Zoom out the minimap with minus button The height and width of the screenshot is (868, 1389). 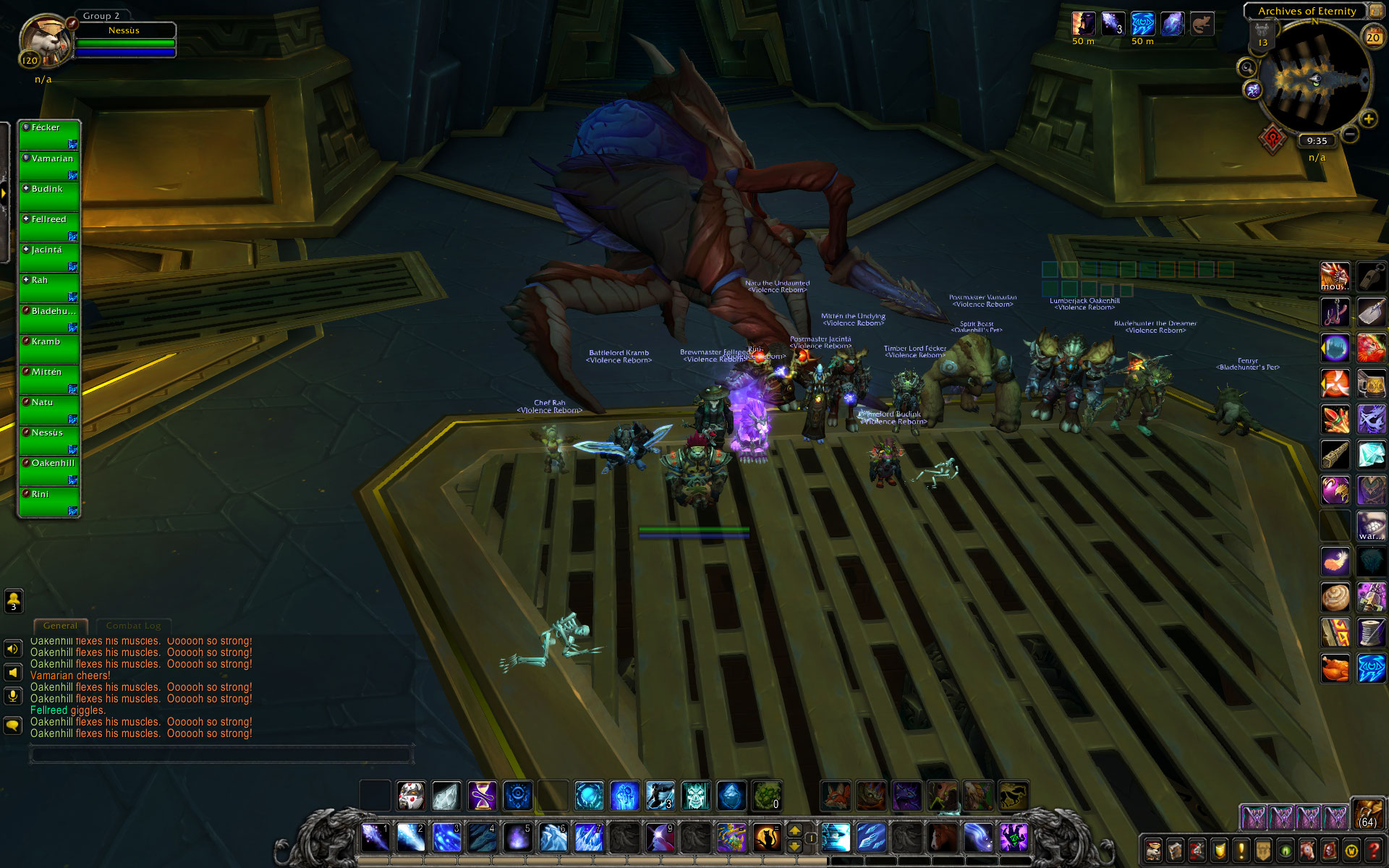(x=1350, y=135)
